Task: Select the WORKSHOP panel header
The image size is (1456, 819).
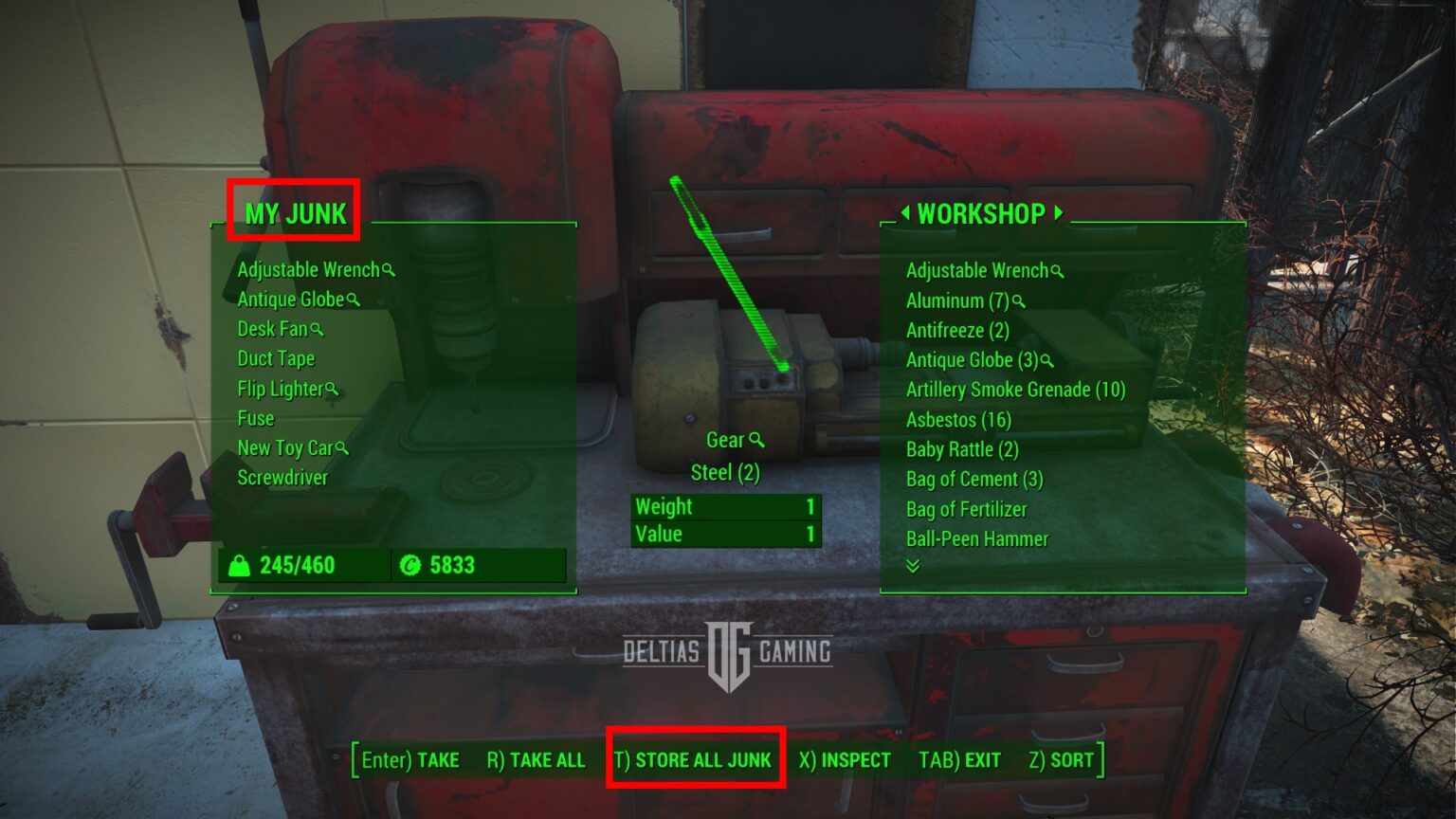Action: 983,213
